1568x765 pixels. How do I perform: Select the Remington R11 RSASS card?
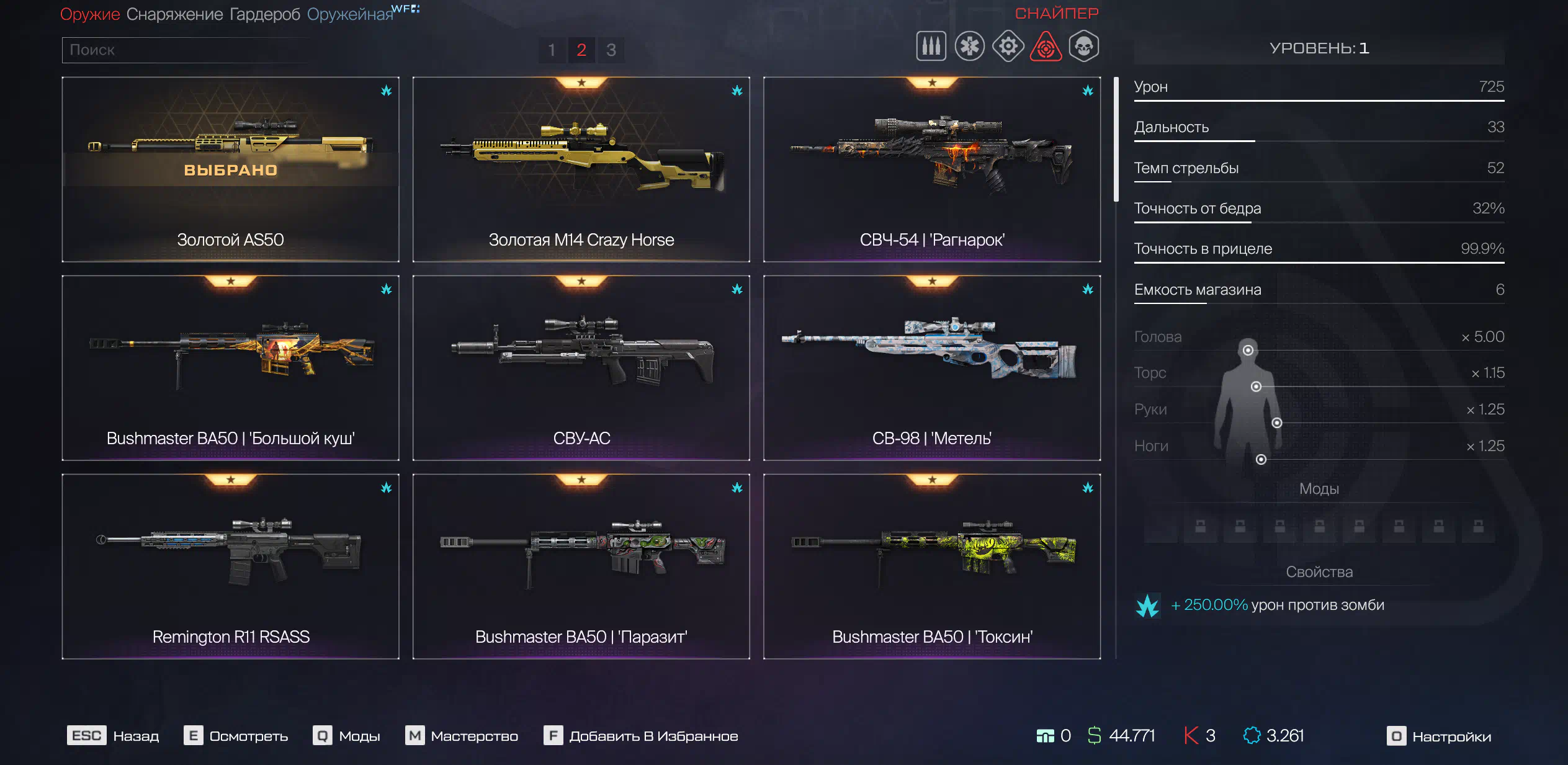point(230,566)
